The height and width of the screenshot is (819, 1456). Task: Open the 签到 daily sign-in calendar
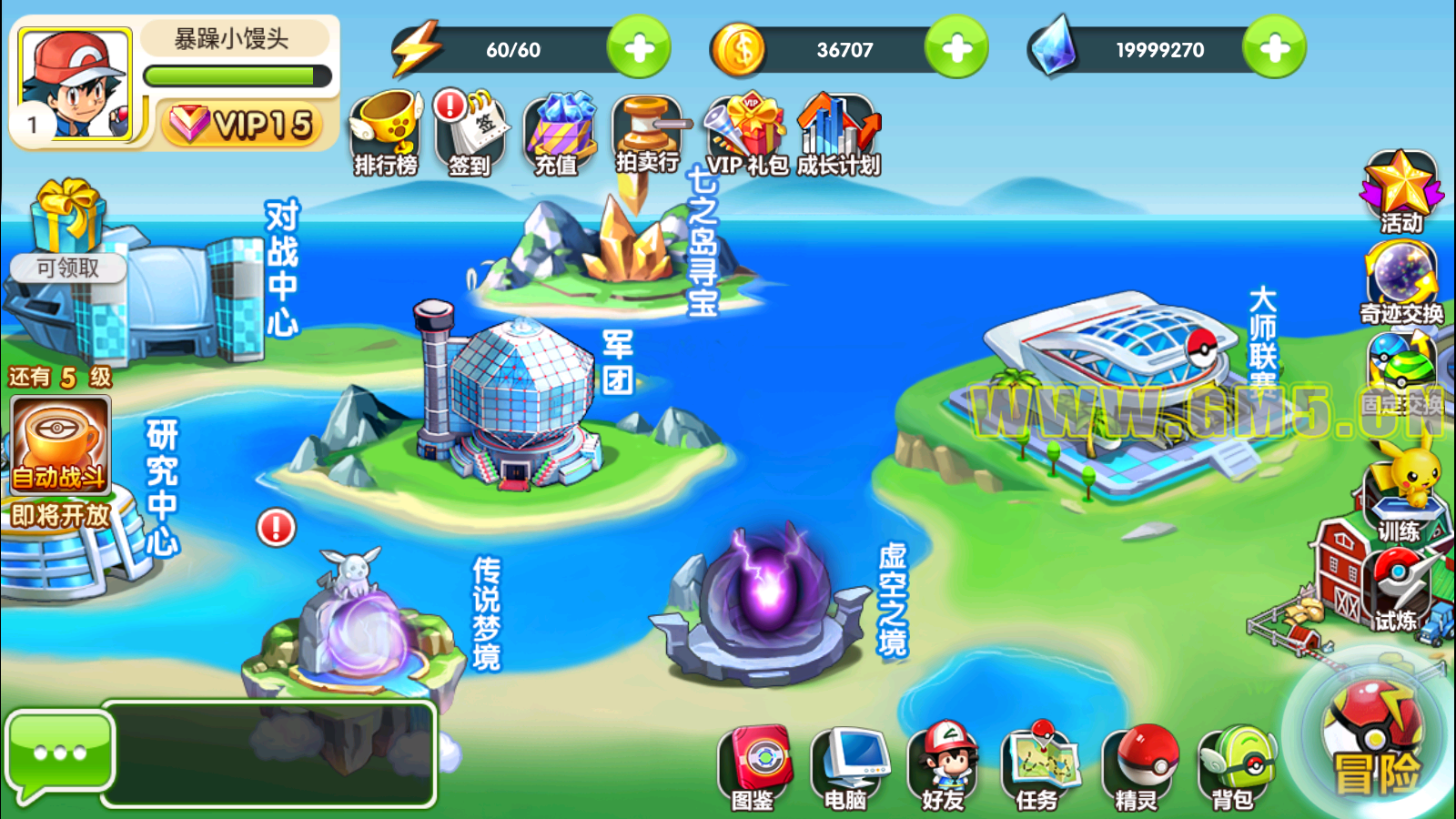(470, 134)
